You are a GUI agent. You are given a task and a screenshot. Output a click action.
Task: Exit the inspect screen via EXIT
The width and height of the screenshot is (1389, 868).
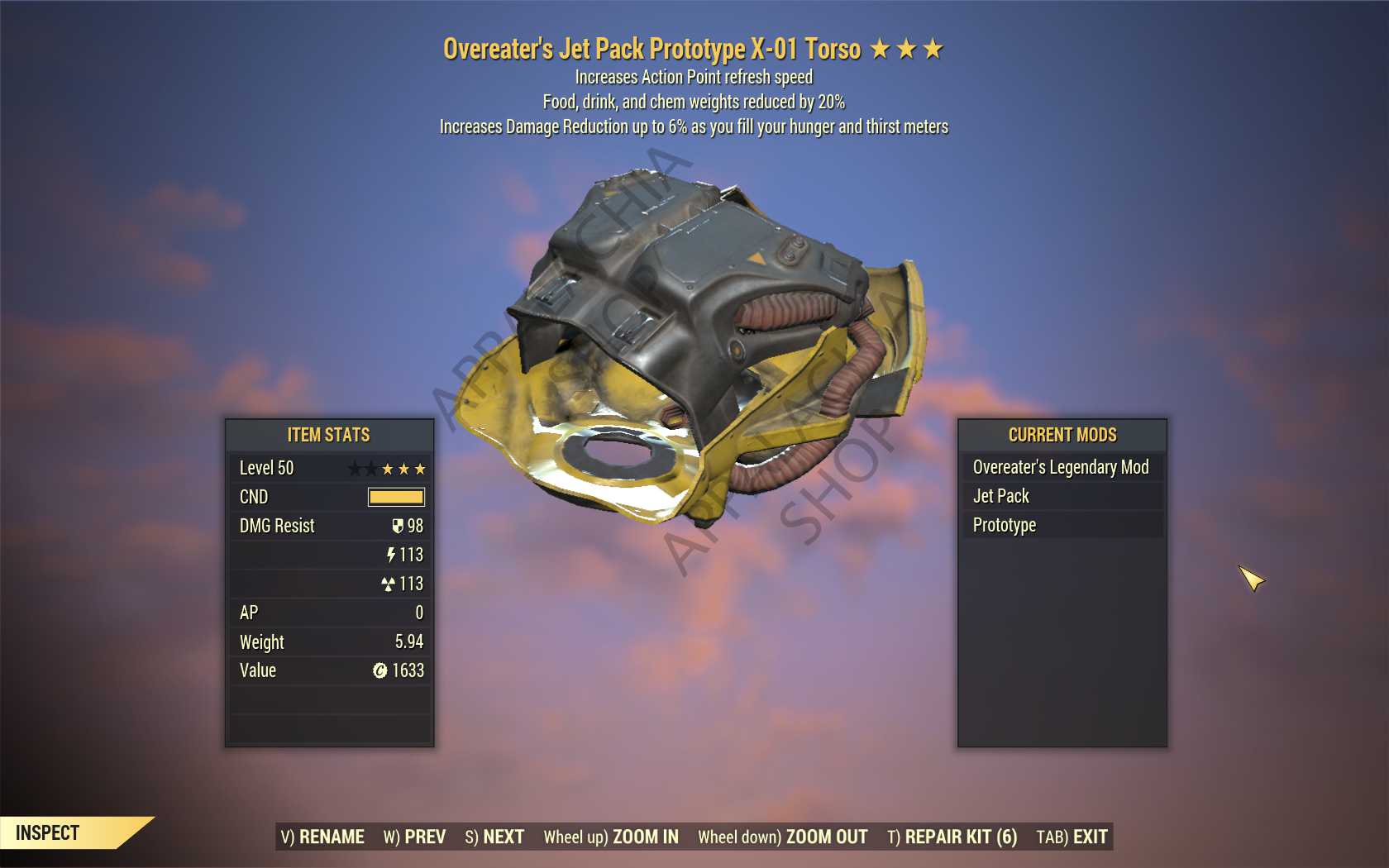[x=1072, y=837]
